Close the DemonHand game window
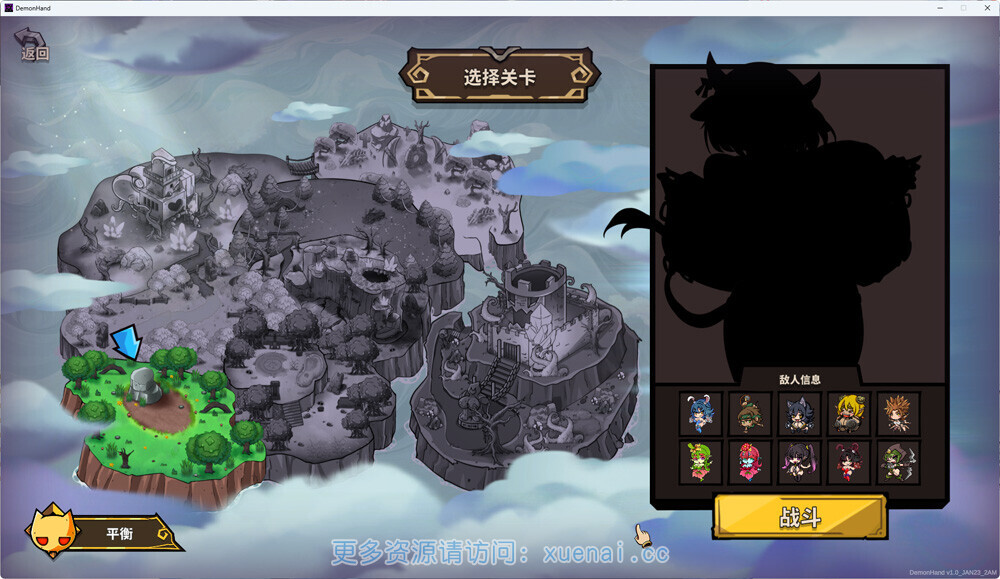The height and width of the screenshot is (579, 1000). coord(985,7)
